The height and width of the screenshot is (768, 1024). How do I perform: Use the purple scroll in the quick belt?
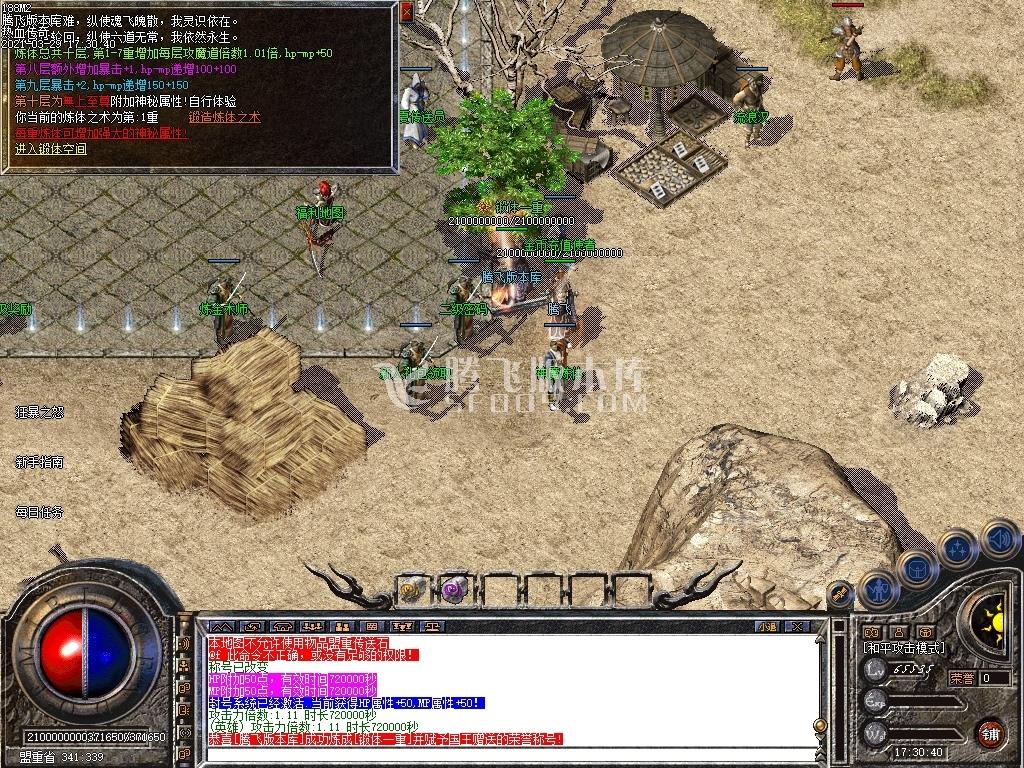[455, 589]
